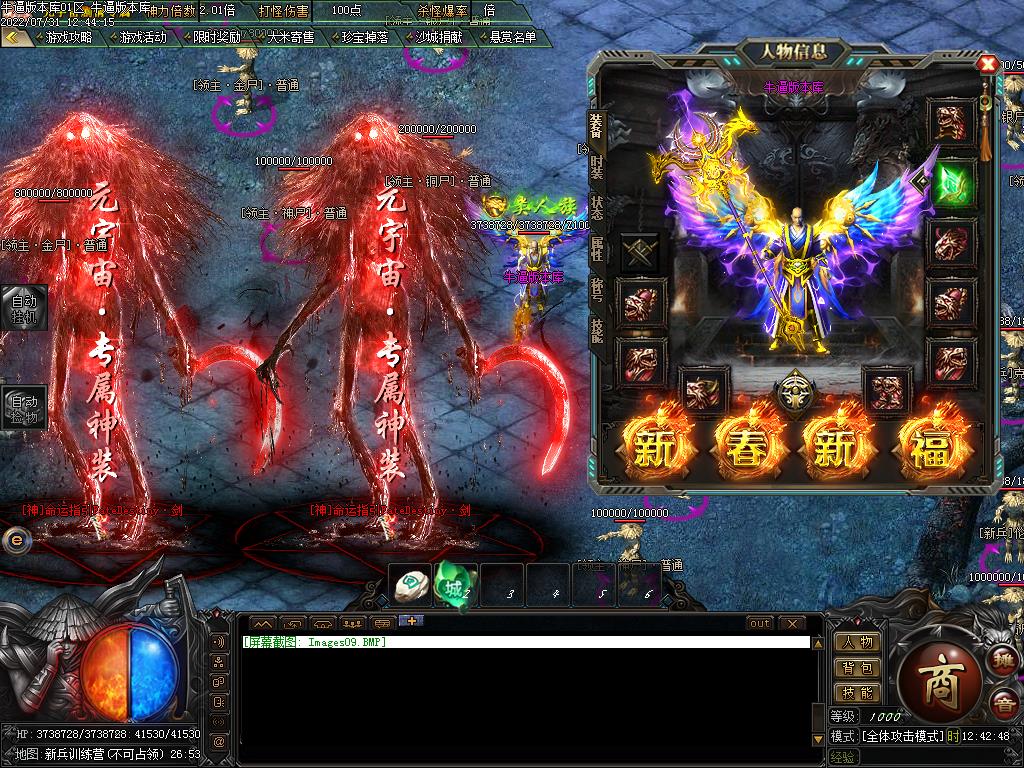1024x768 pixels.
Task: Open the 悬赏名单 bounty list menu
Action: tap(512, 37)
